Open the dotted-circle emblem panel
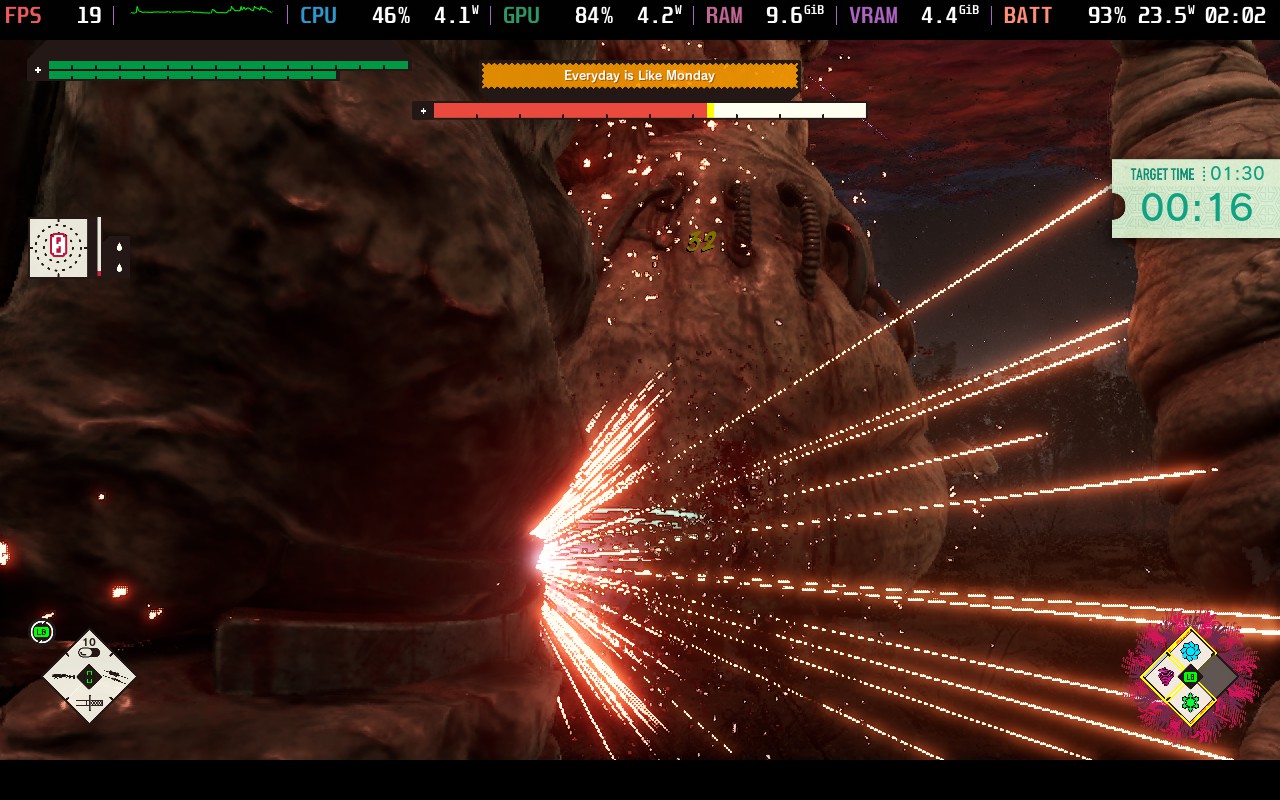This screenshot has width=1280, height=800. [x=58, y=247]
